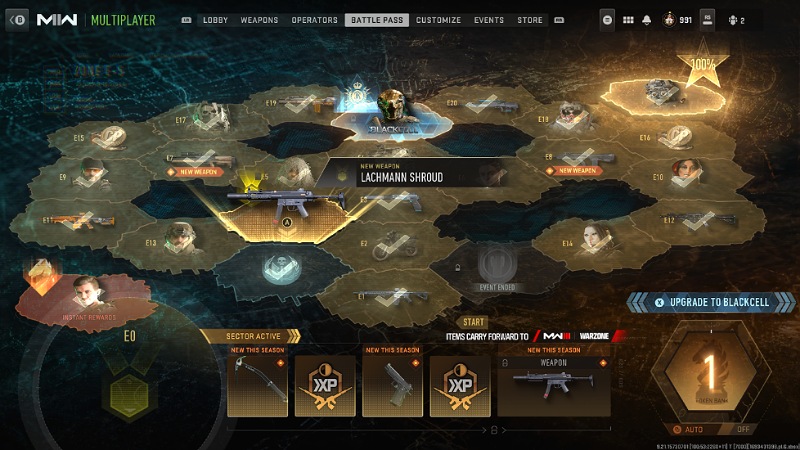800x450 pixels.
Task: Open the grid menu icon
Action: click(629, 20)
